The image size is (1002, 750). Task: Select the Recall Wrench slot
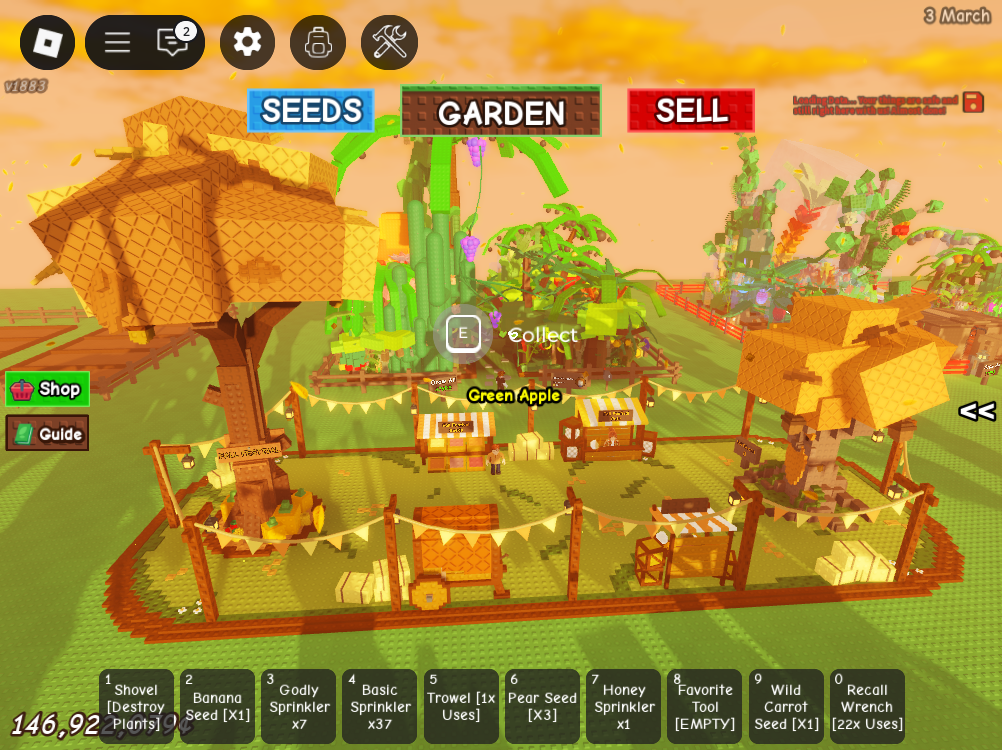867,706
